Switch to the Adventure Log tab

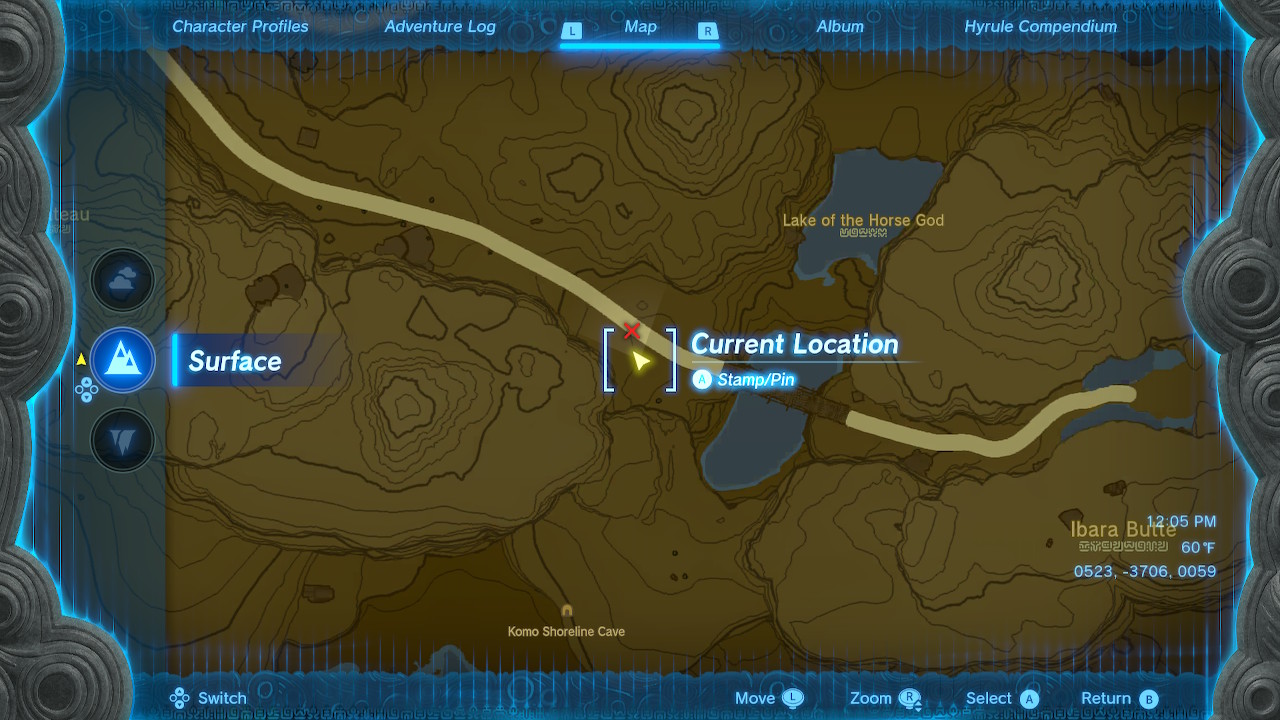coord(440,27)
